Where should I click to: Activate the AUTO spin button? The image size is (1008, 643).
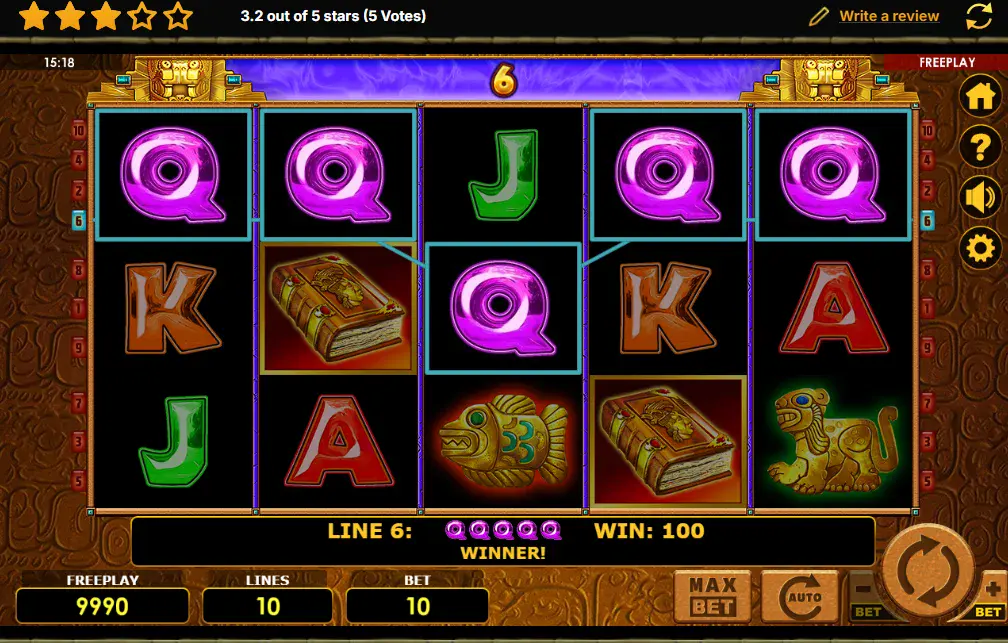point(798,596)
